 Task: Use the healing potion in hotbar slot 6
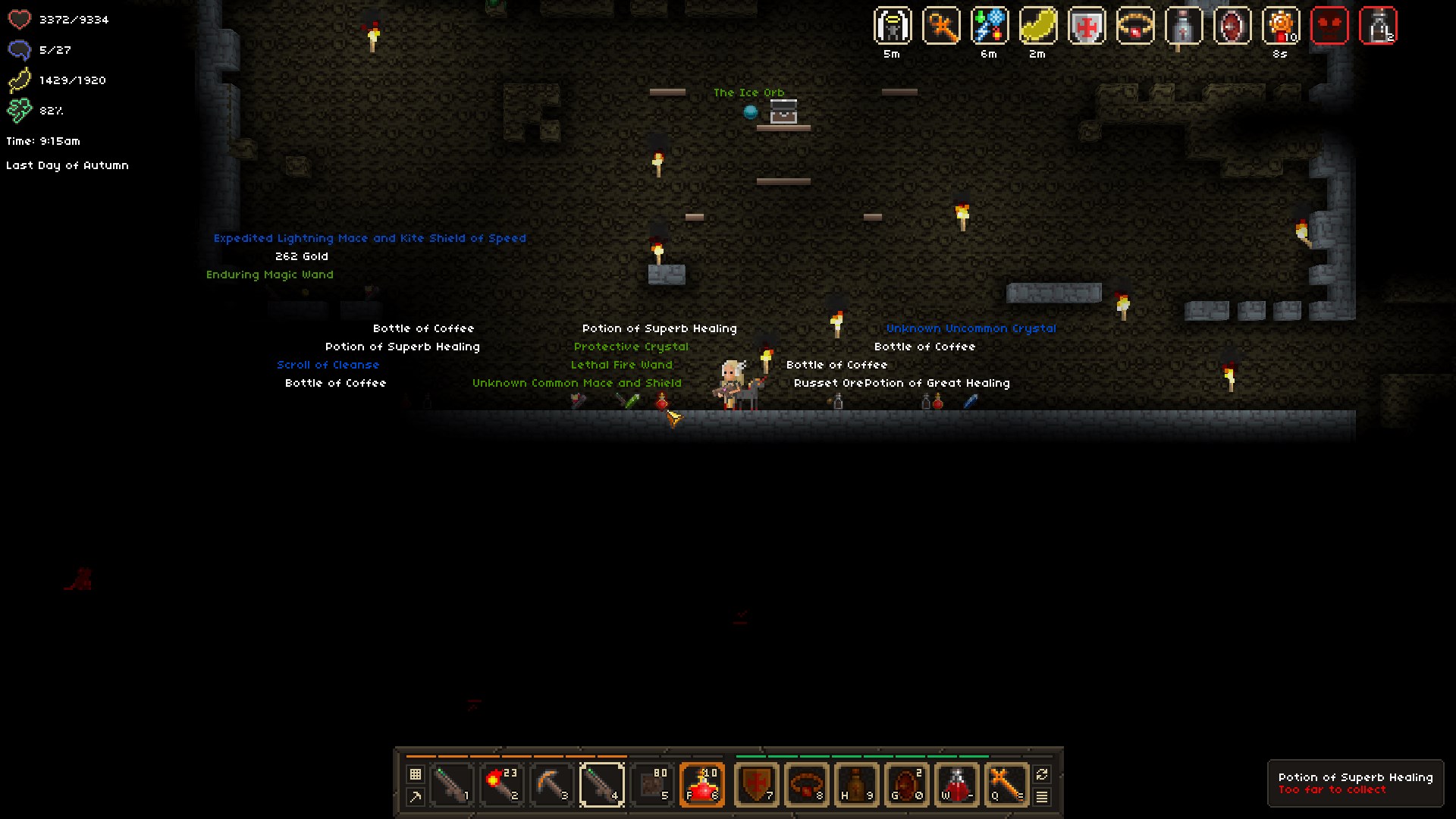pyautogui.click(x=702, y=783)
